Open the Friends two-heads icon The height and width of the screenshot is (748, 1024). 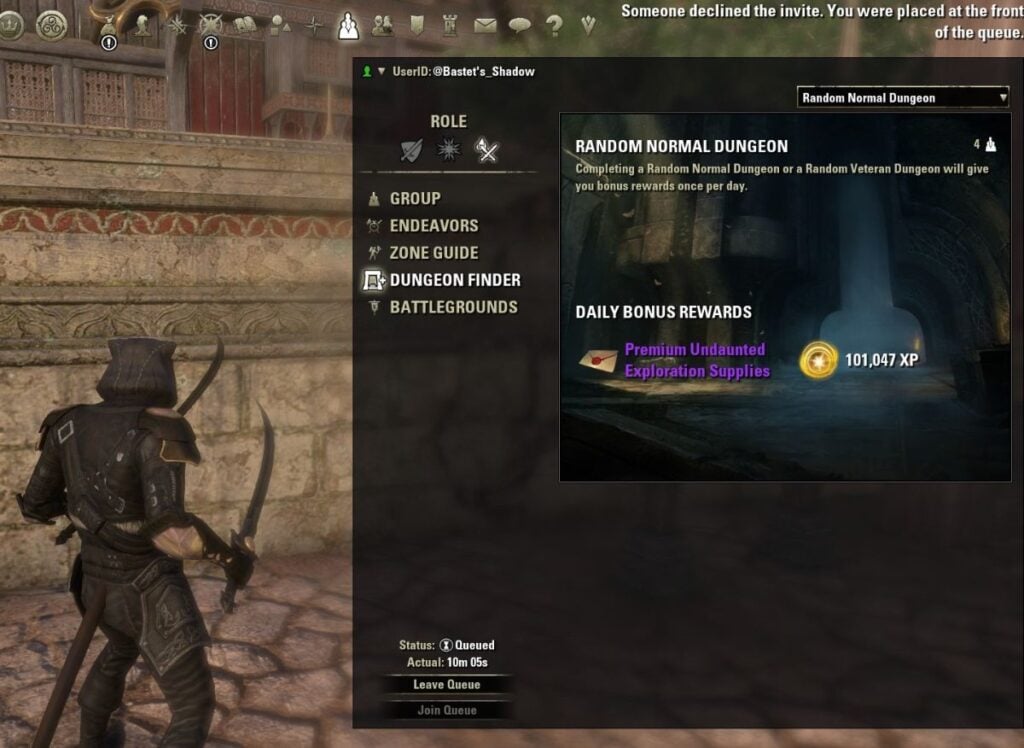382,26
